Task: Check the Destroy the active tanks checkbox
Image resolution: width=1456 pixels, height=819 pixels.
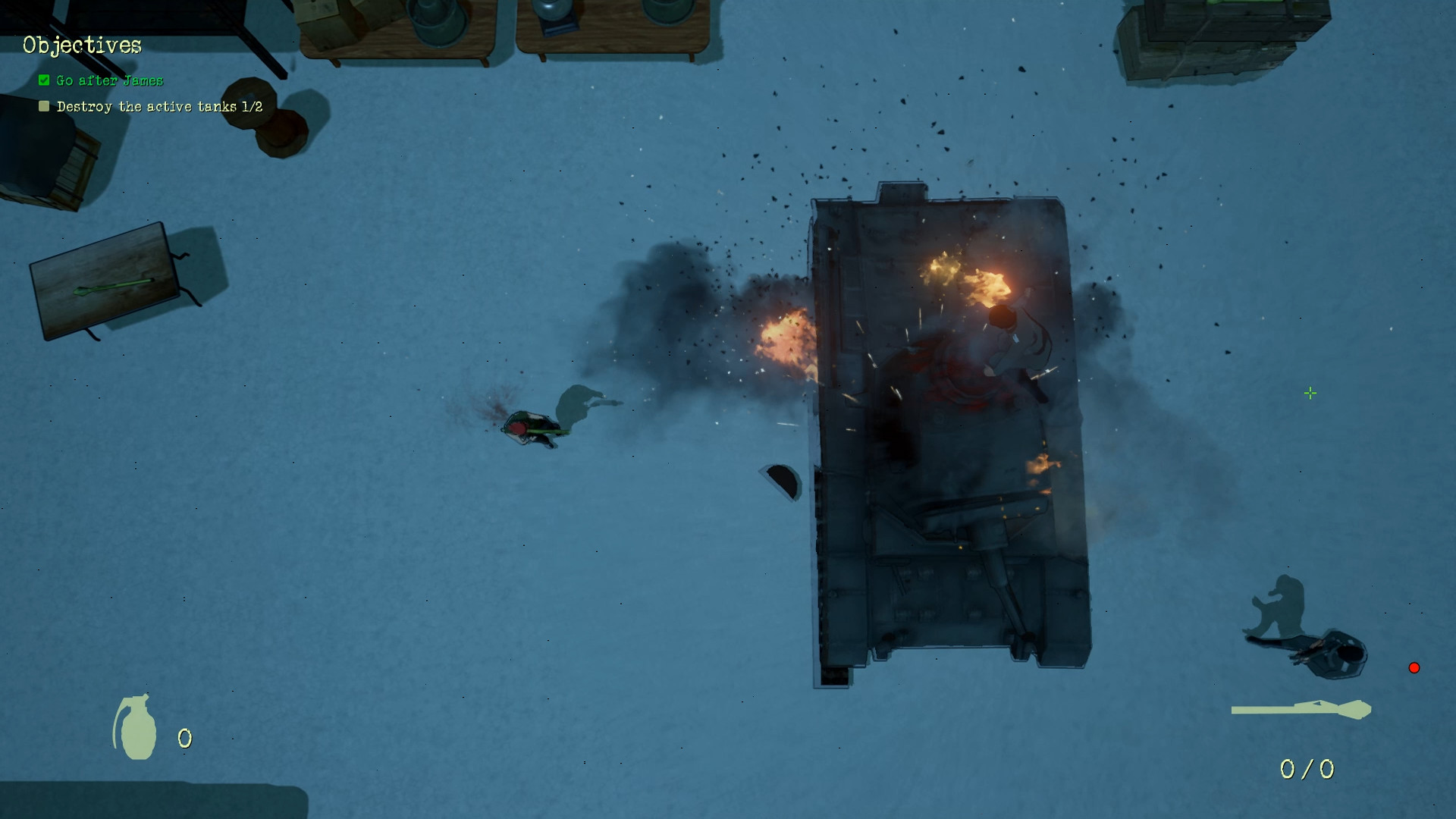Action: tap(43, 106)
